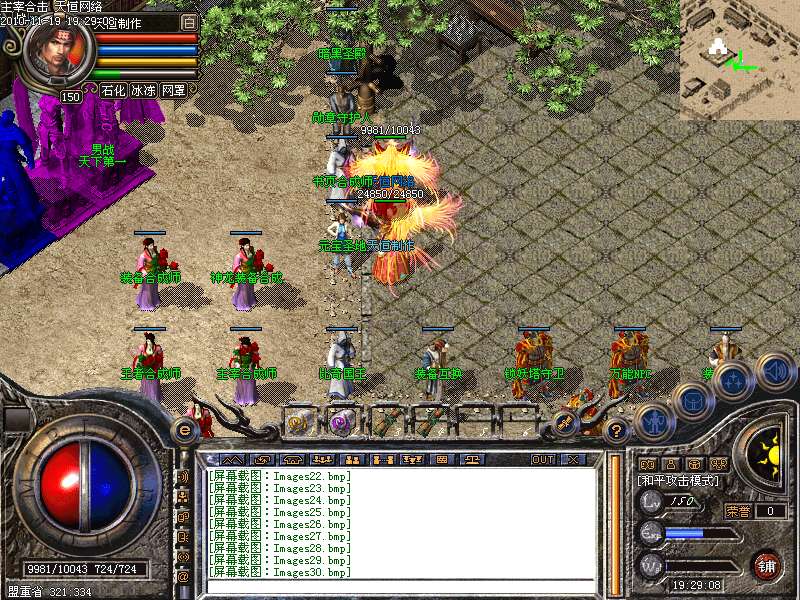Viewport: 800px width, 600px height.
Task: Select the 石化 status button
Action: point(113,90)
